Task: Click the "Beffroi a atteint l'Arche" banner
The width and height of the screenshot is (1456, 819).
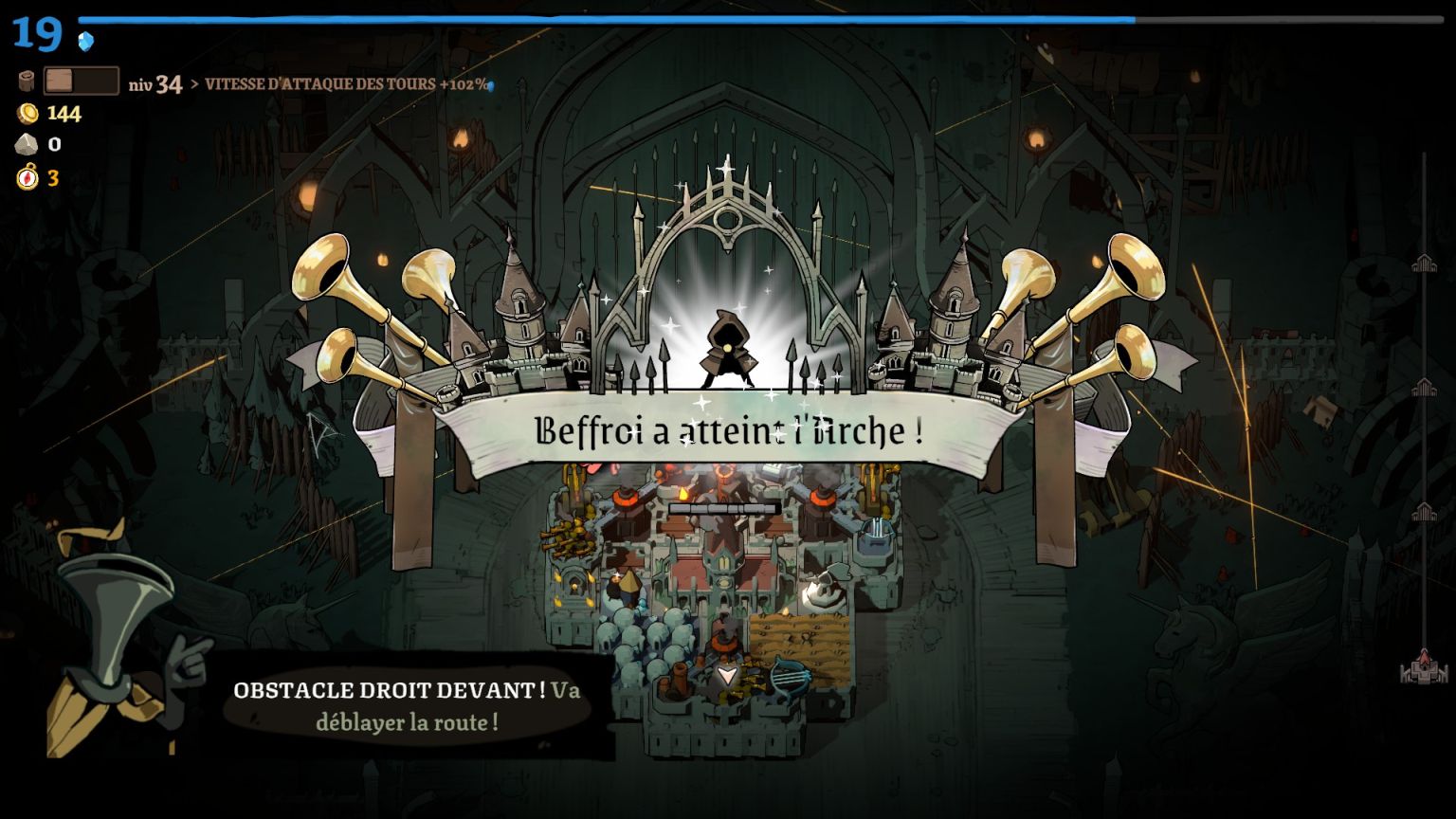Action: click(727, 431)
